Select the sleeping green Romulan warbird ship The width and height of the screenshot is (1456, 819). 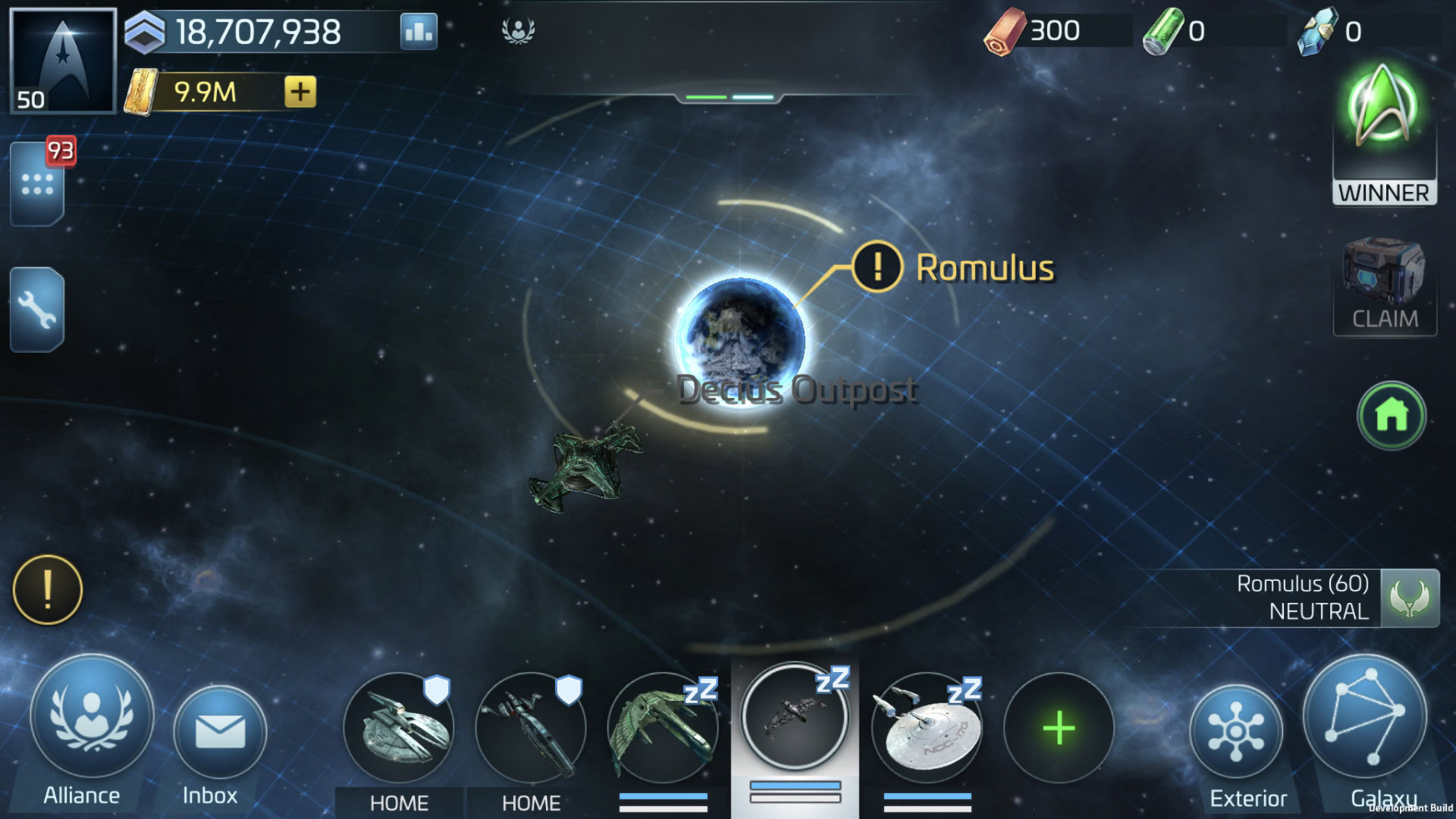(x=663, y=730)
